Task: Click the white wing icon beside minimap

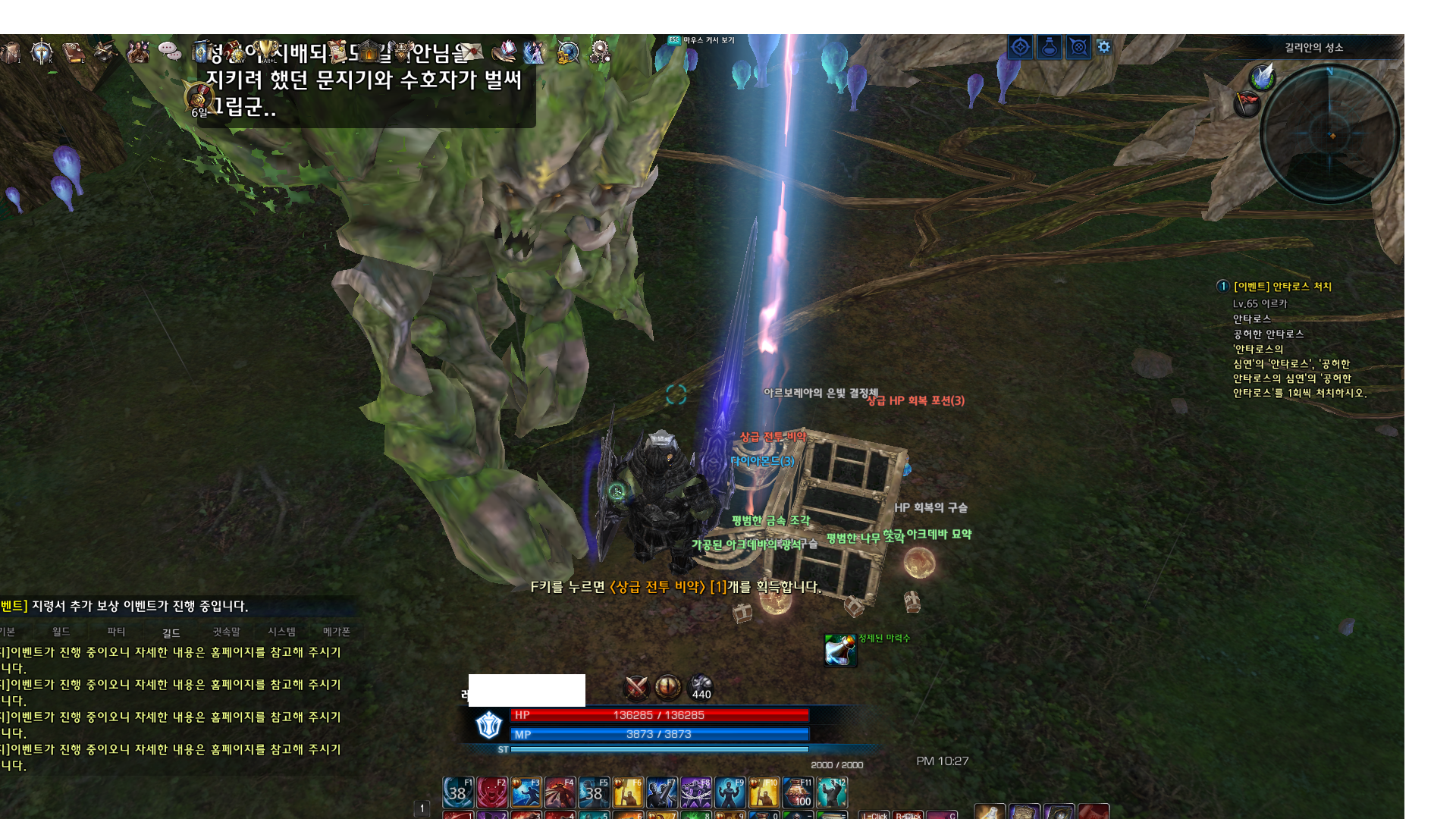Action: coord(1263,76)
